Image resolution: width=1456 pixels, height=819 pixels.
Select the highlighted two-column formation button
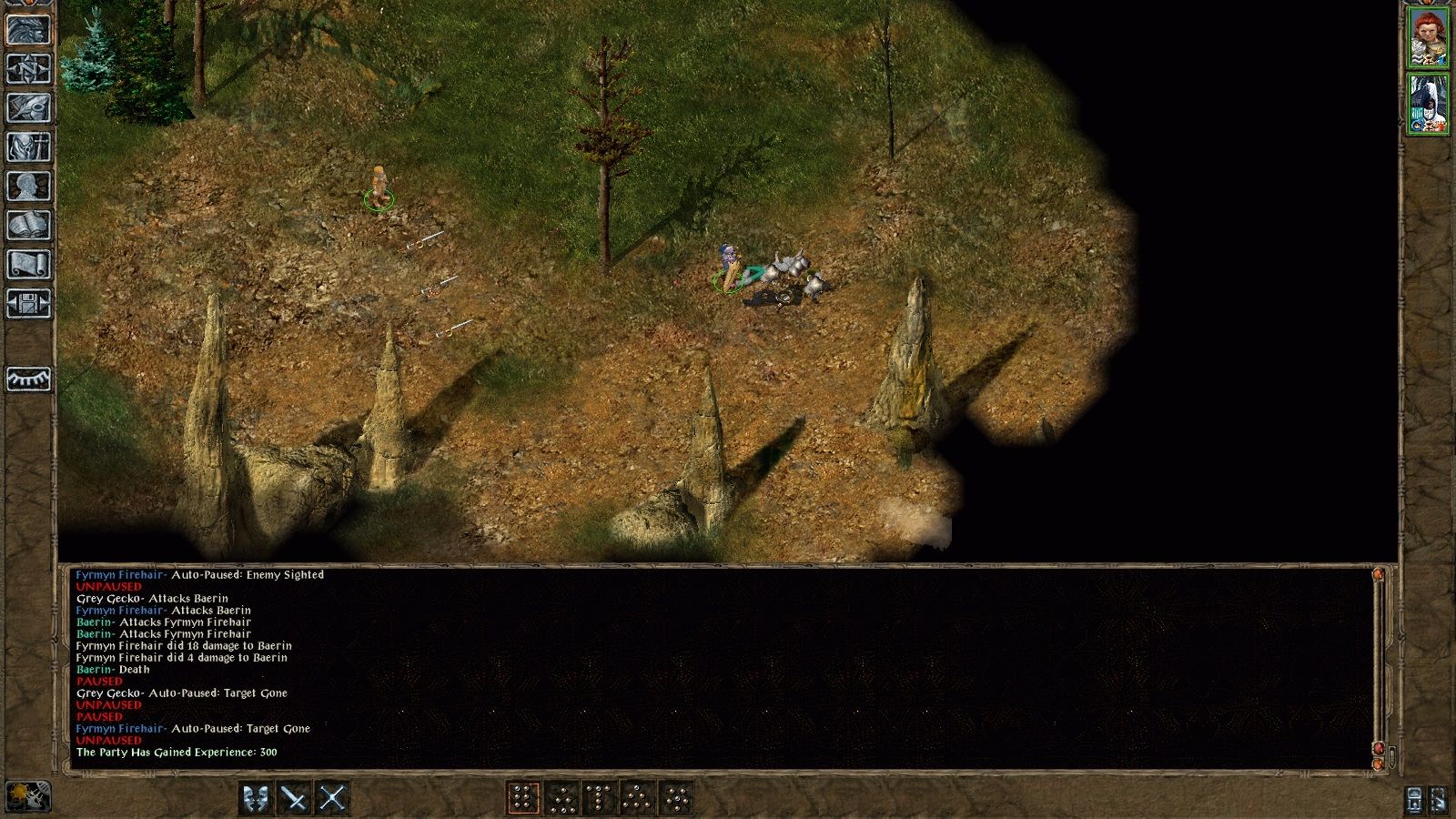(x=523, y=799)
